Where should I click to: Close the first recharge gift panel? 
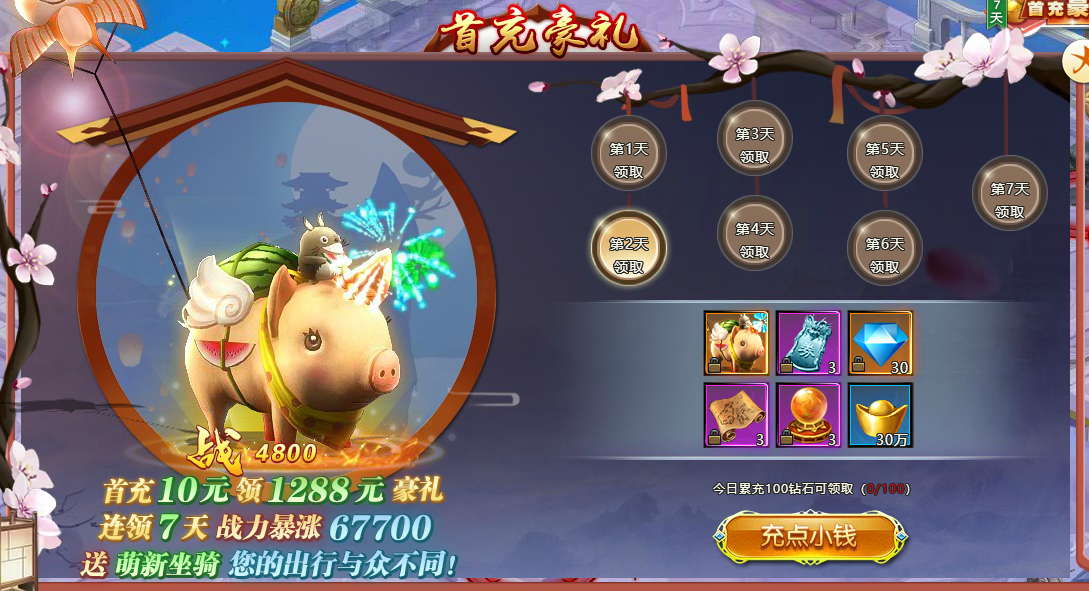[x=1078, y=62]
